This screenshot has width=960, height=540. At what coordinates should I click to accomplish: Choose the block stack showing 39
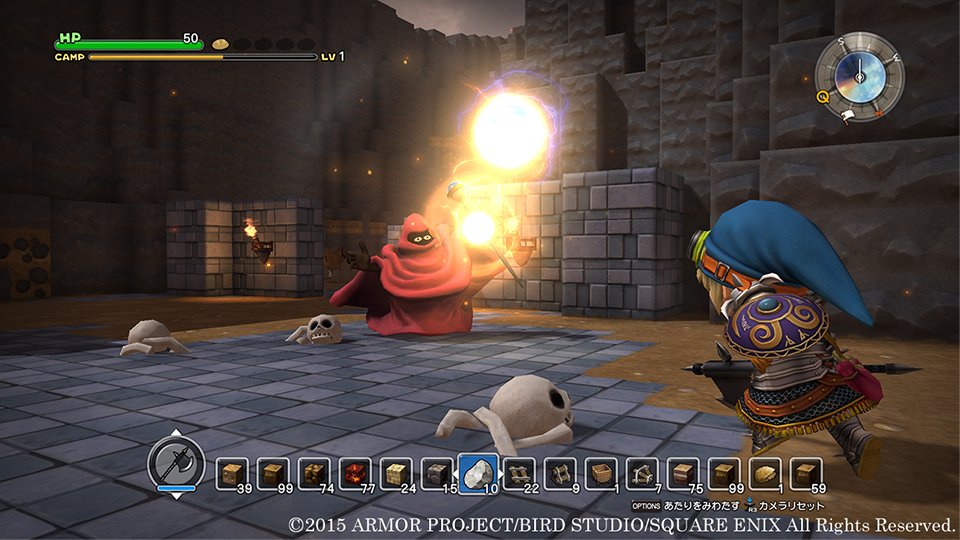click(233, 473)
